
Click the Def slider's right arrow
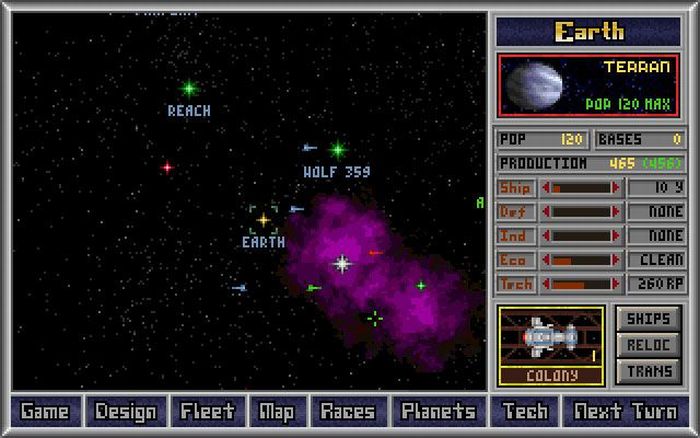617,212
